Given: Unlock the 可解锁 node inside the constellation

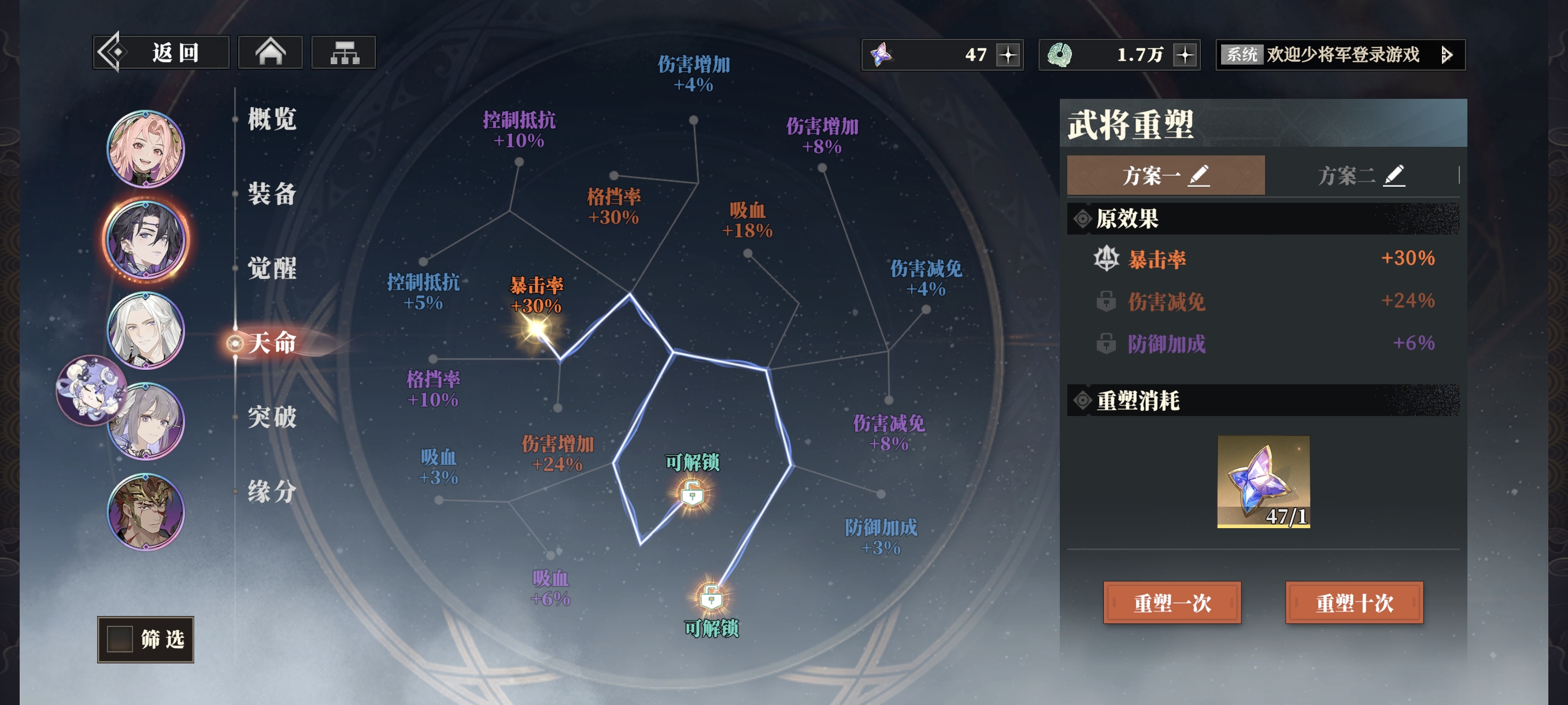Looking at the screenshot, I should tap(692, 494).
